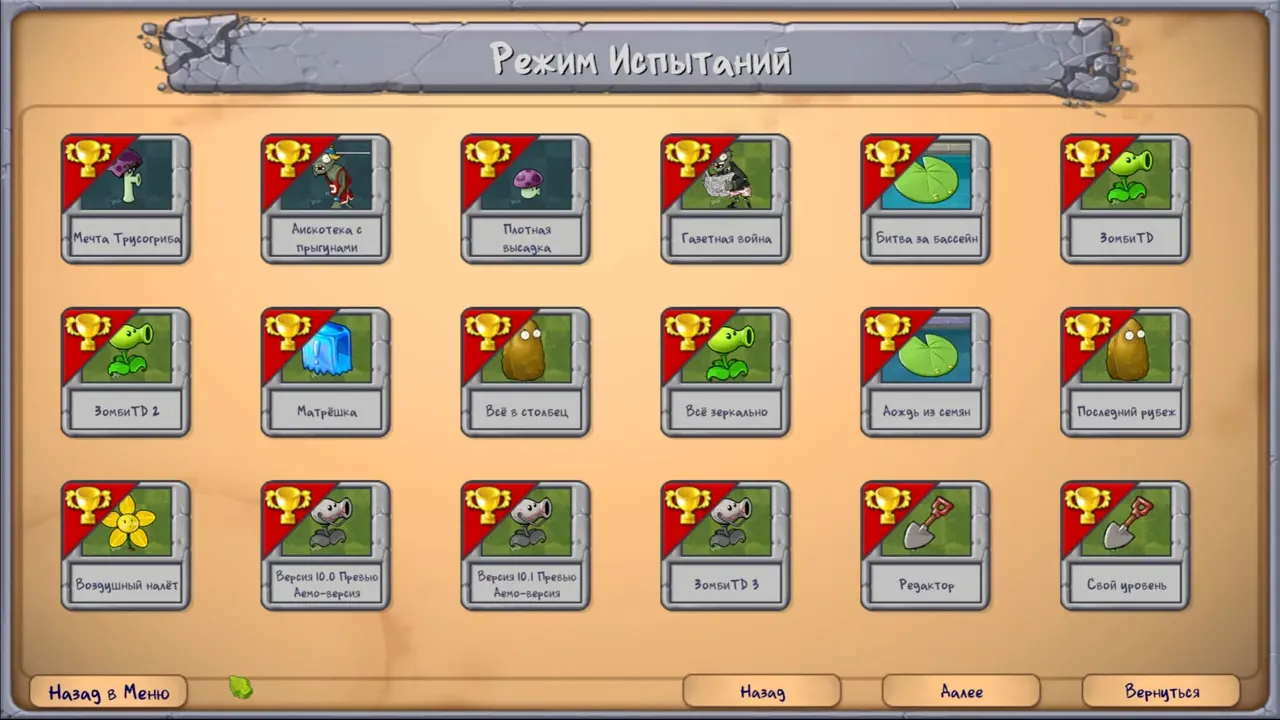Select the "ЗомбиTD" challenge tile

point(1125,197)
